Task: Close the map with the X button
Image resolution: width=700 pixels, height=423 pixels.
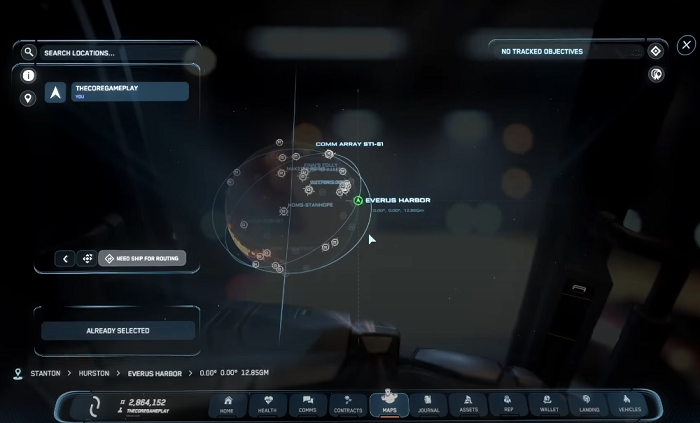Action: click(686, 45)
